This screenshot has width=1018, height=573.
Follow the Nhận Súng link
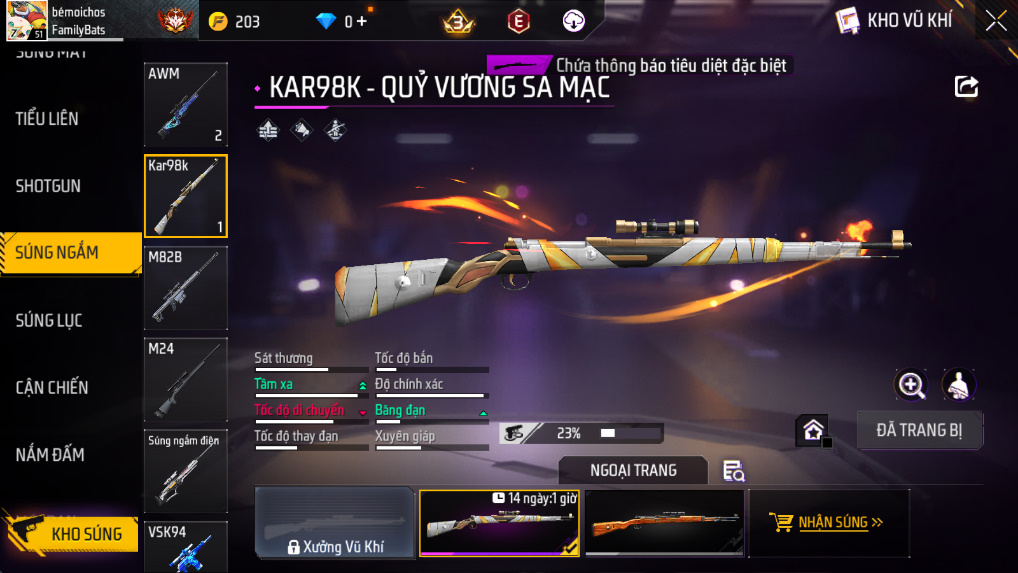click(x=828, y=522)
